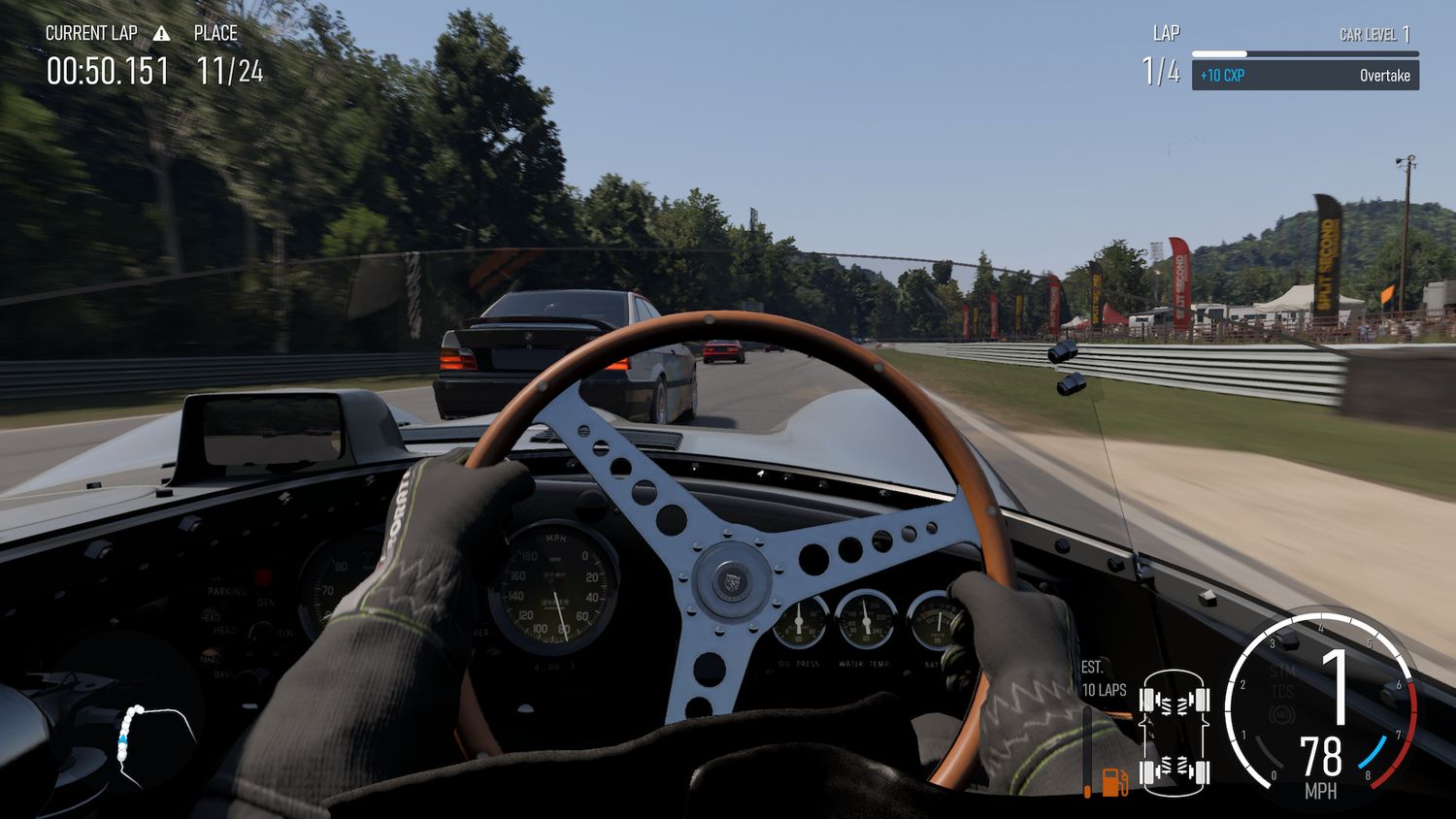Click the warning triangle beside Current Lap
The width and height of the screenshot is (1456, 819).
click(x=161, y=34)
